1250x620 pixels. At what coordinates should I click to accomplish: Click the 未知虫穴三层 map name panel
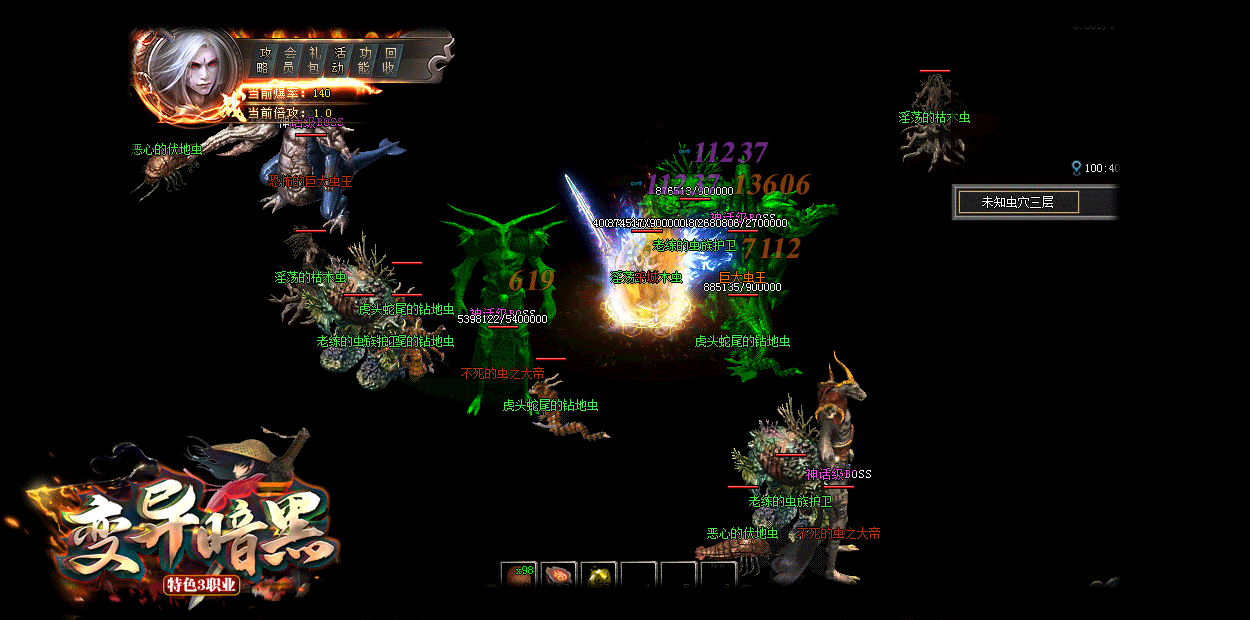coord(1017,202)
